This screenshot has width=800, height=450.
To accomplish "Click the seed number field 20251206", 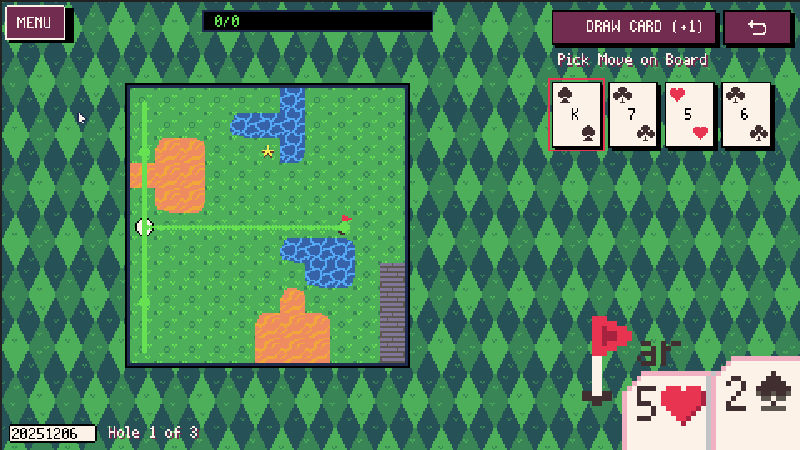I will pos(53,433).
